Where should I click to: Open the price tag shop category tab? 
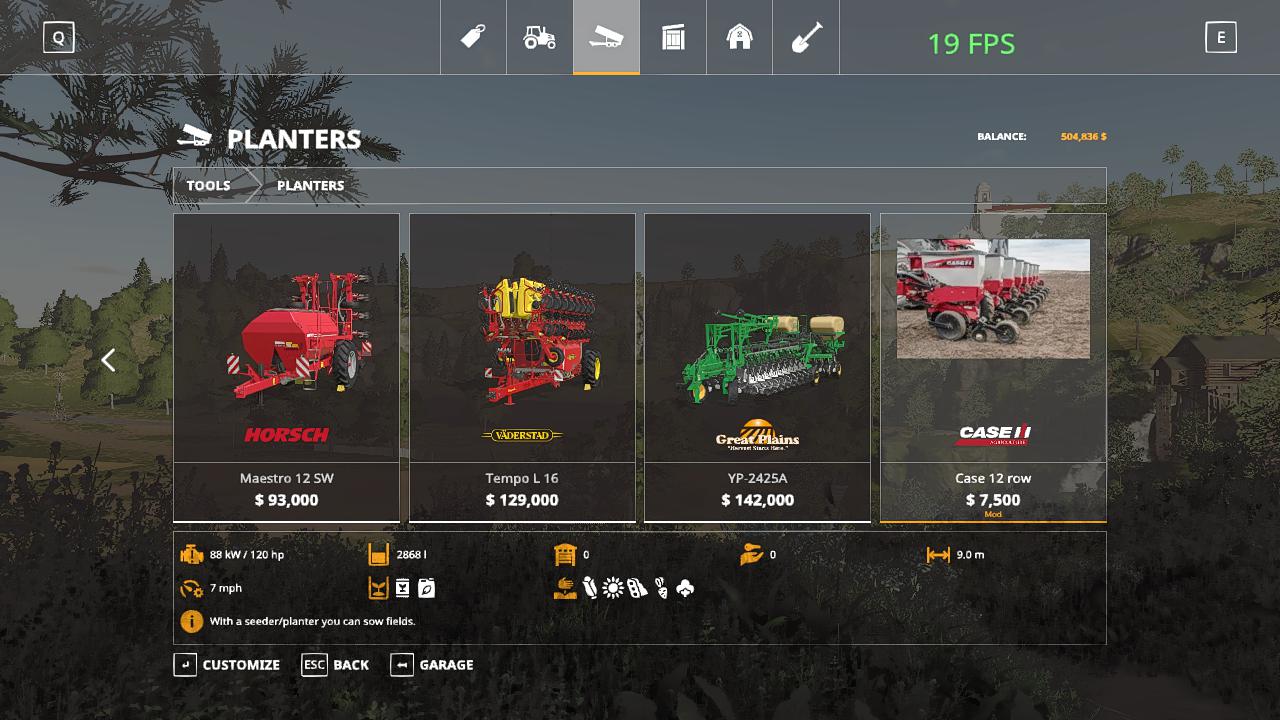[x=473, y=38]
